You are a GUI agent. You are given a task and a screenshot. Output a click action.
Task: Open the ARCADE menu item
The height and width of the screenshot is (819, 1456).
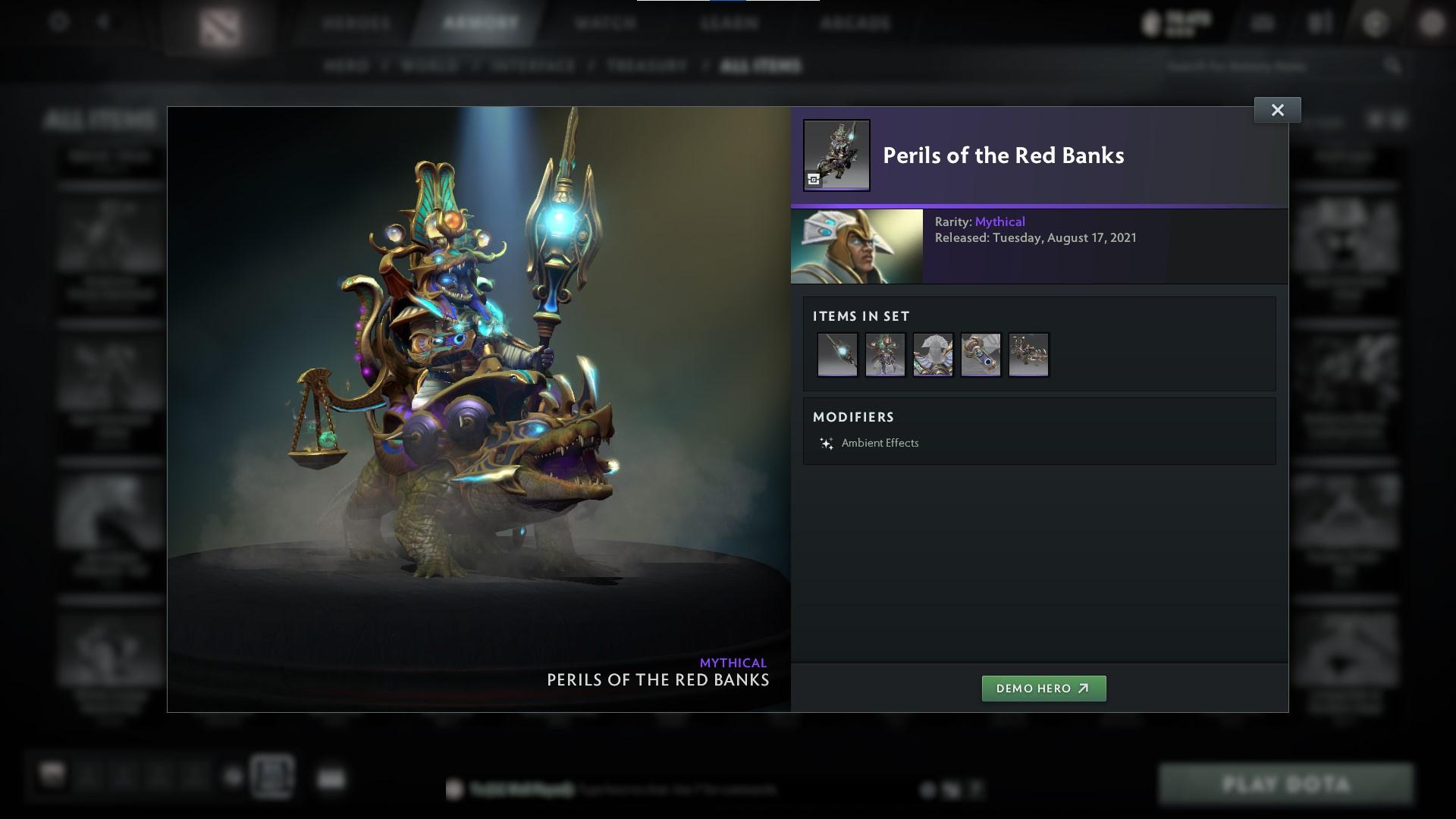point(855,23)
